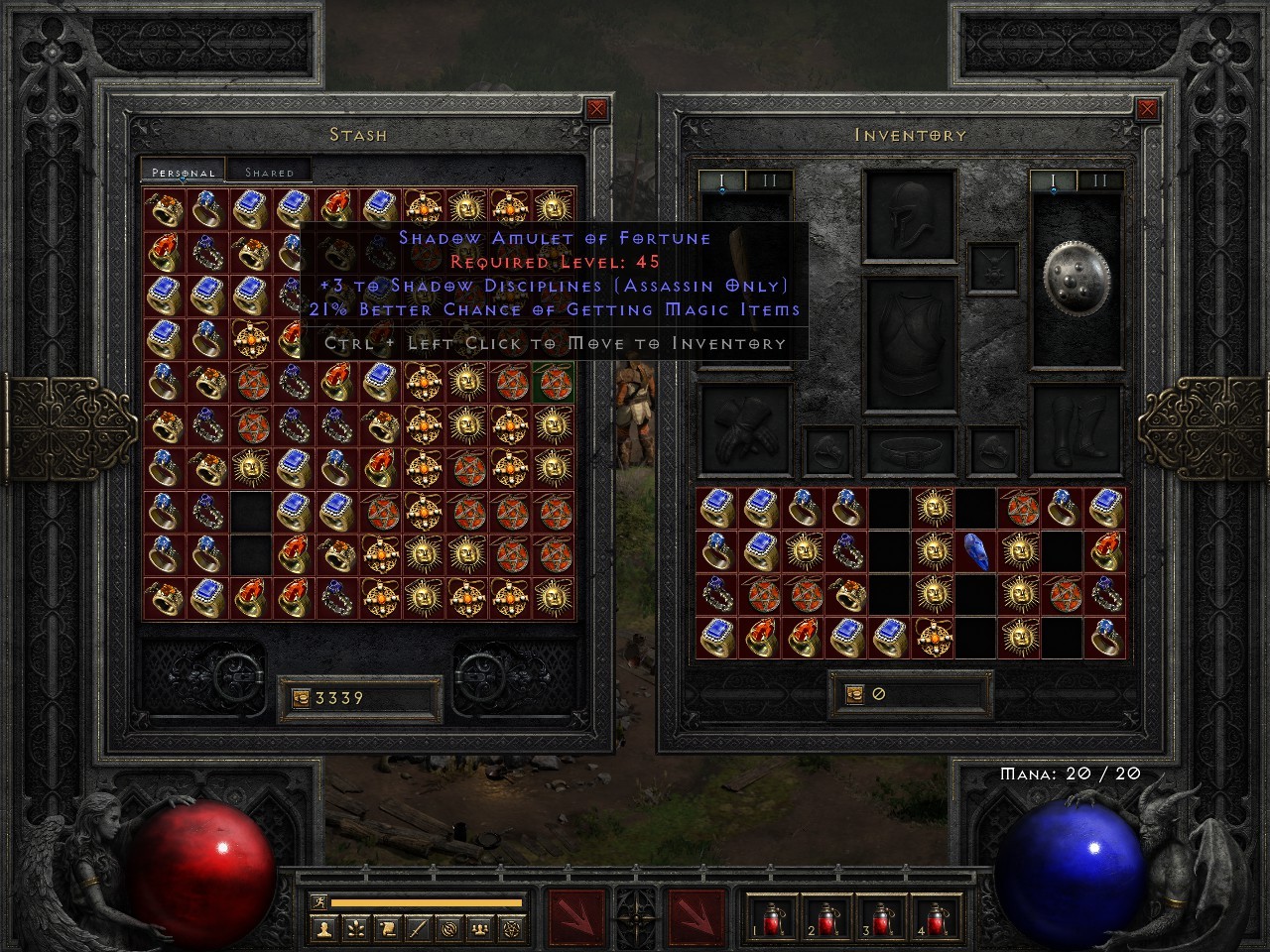This screenshot has width=1270, height=952.
Task: Click the yellow stamina bar
Action: 427,901
